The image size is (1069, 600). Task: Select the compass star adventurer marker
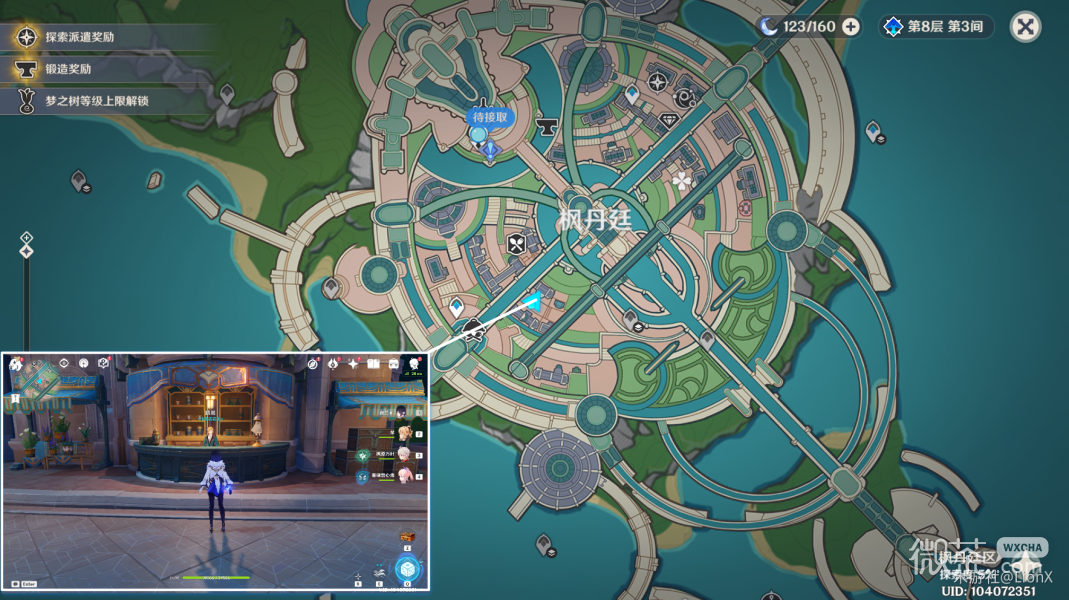tap(658, 83)
